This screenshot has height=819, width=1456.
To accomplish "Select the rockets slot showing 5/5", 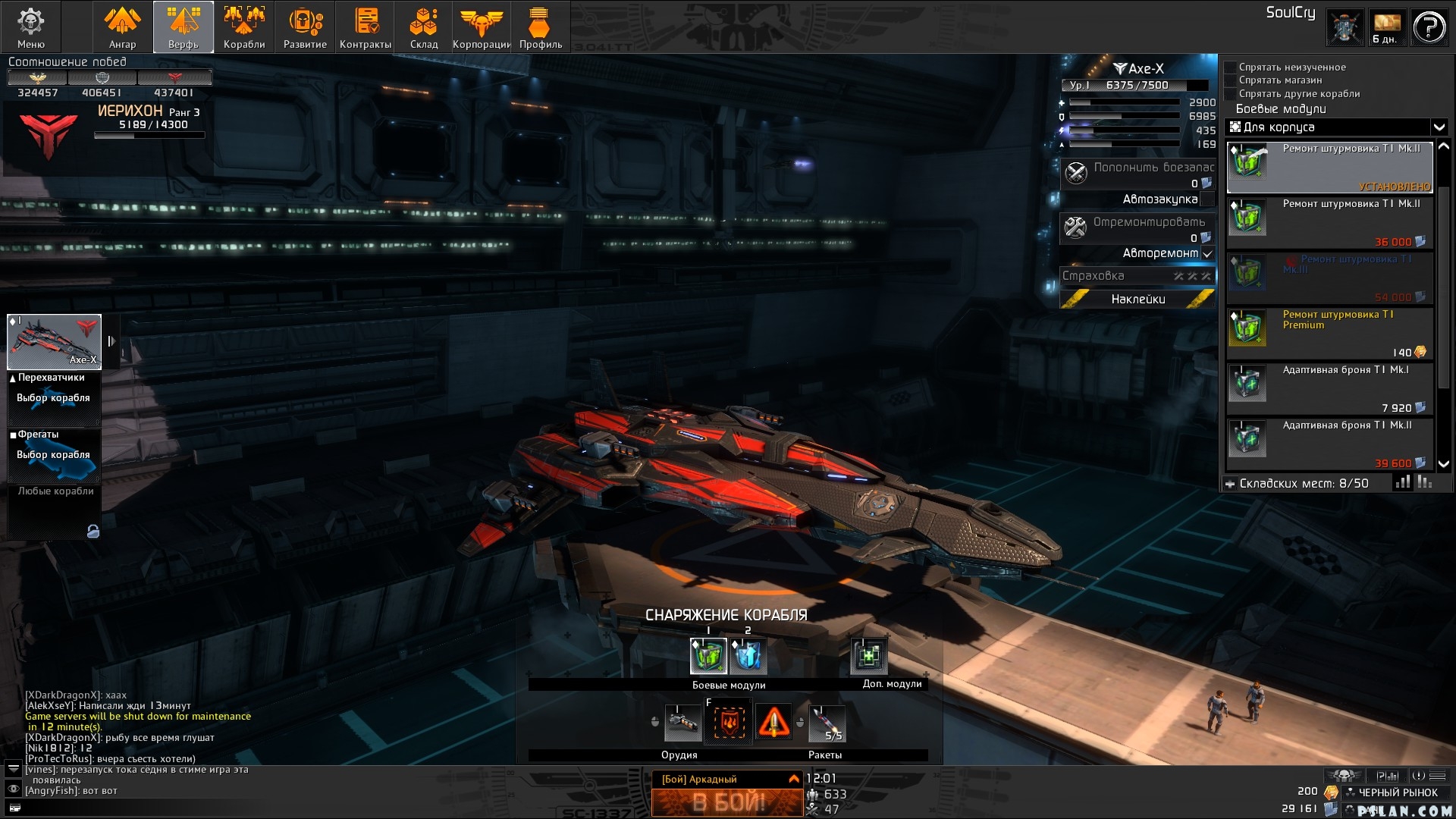I will pos(827,723).
